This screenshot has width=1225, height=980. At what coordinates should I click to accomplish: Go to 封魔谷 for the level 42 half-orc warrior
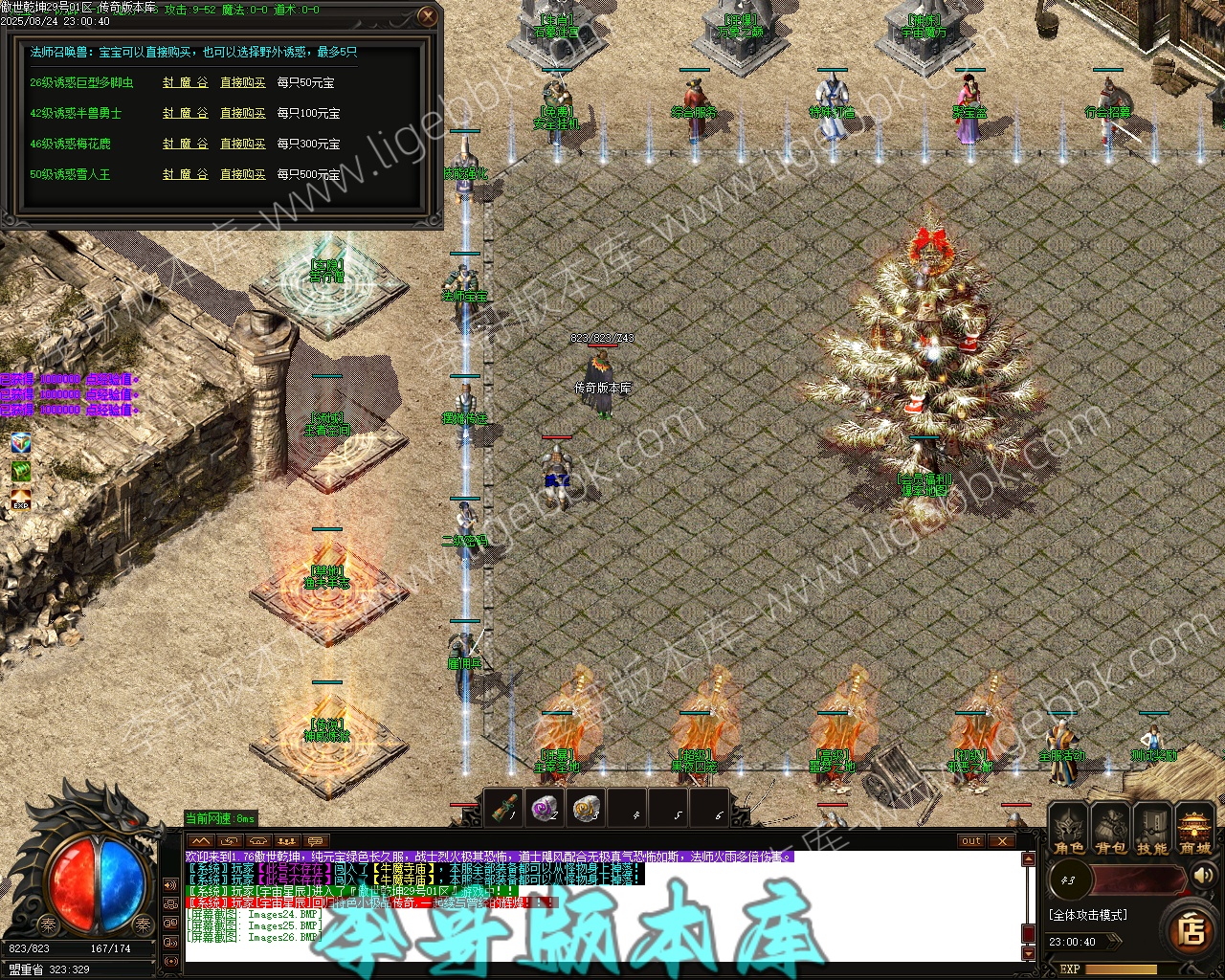(185, 114)
